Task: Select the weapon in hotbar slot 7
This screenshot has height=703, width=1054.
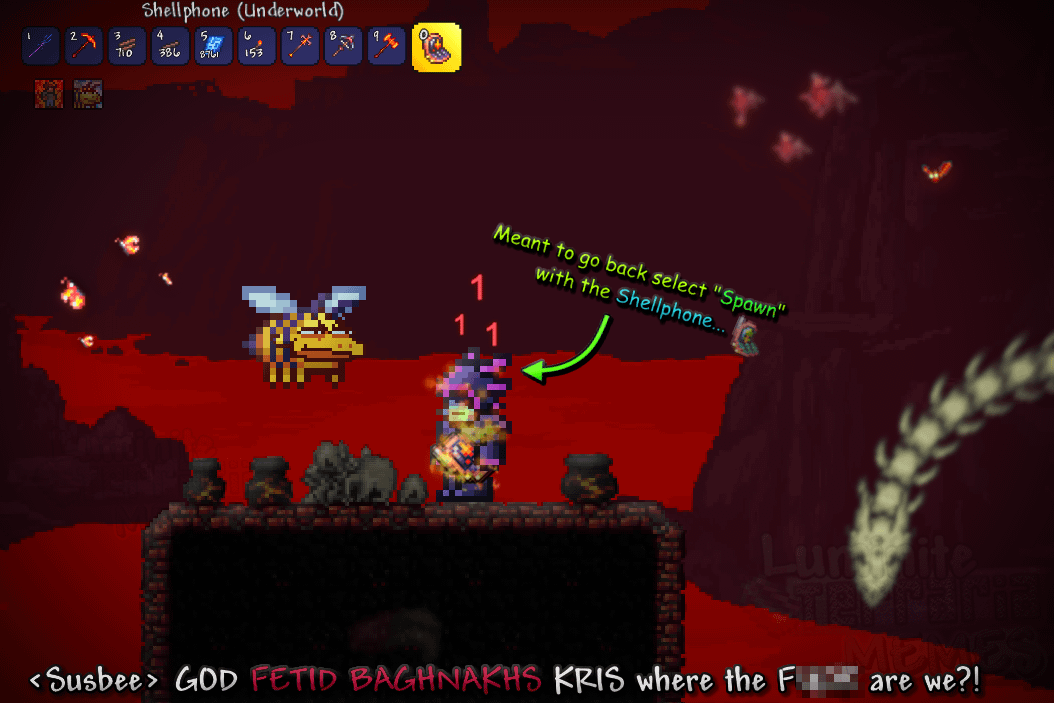Action: point(298,46)
